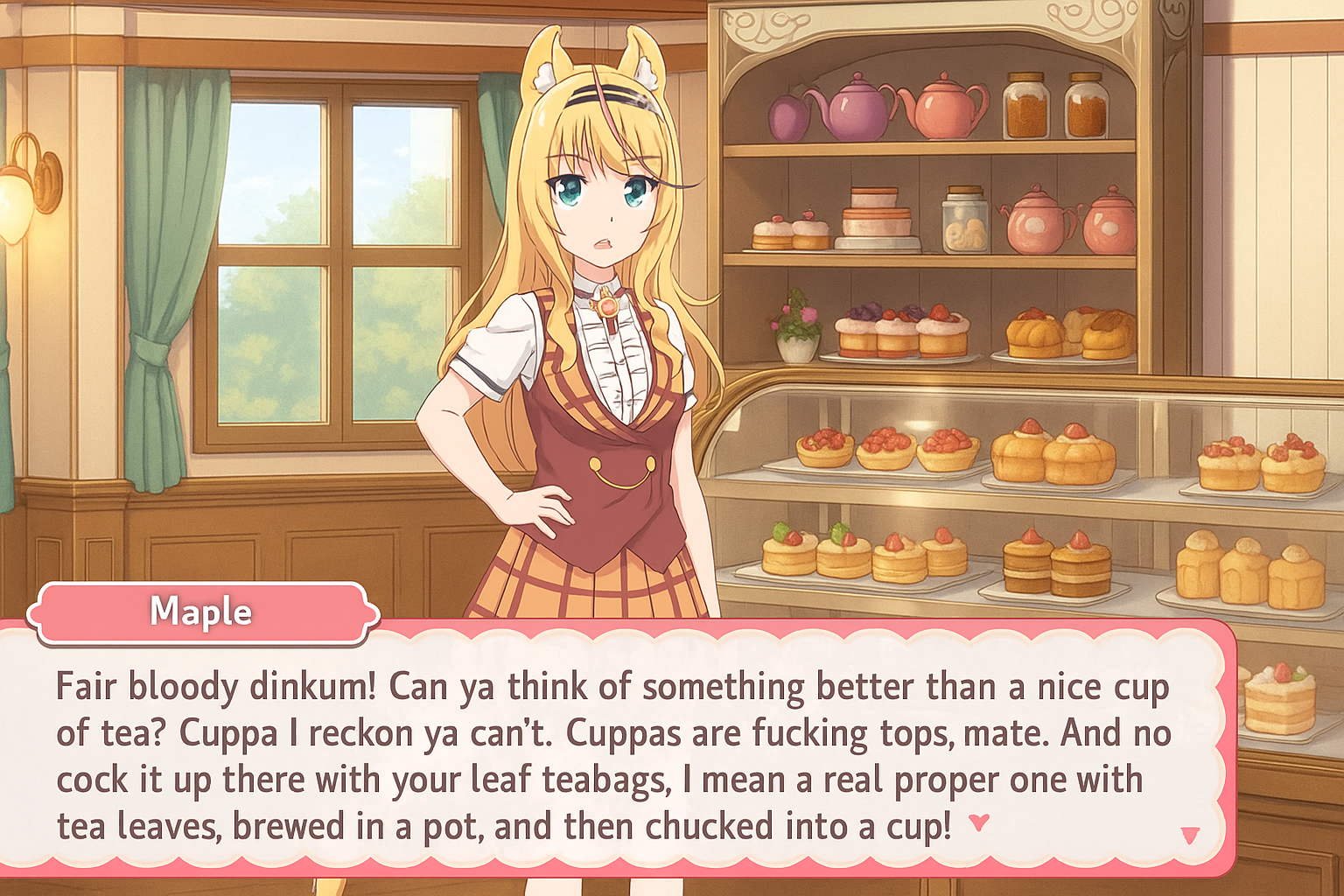Click the pink teapot on the top shelf
1344x896 pixels.
pos(945,109)
